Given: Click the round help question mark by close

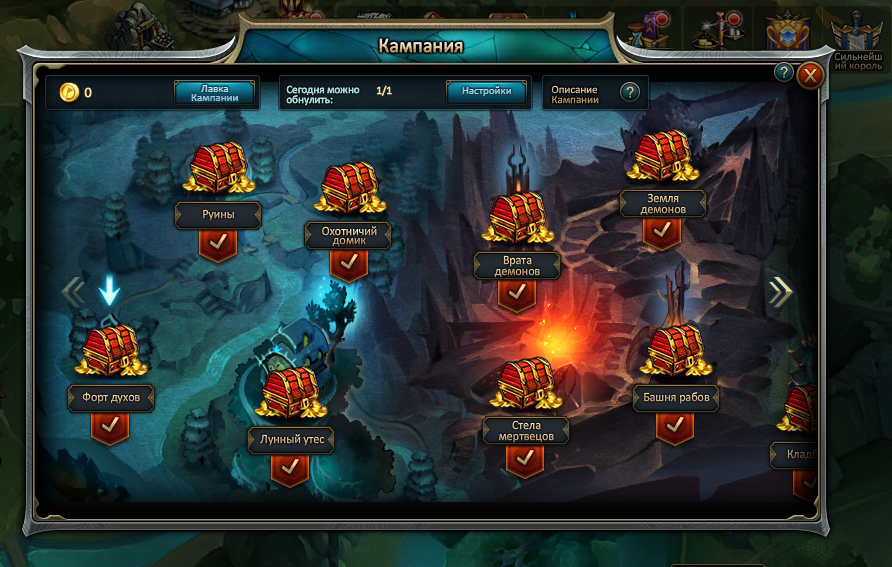Looking at the screenshot, I should (784, 72).
